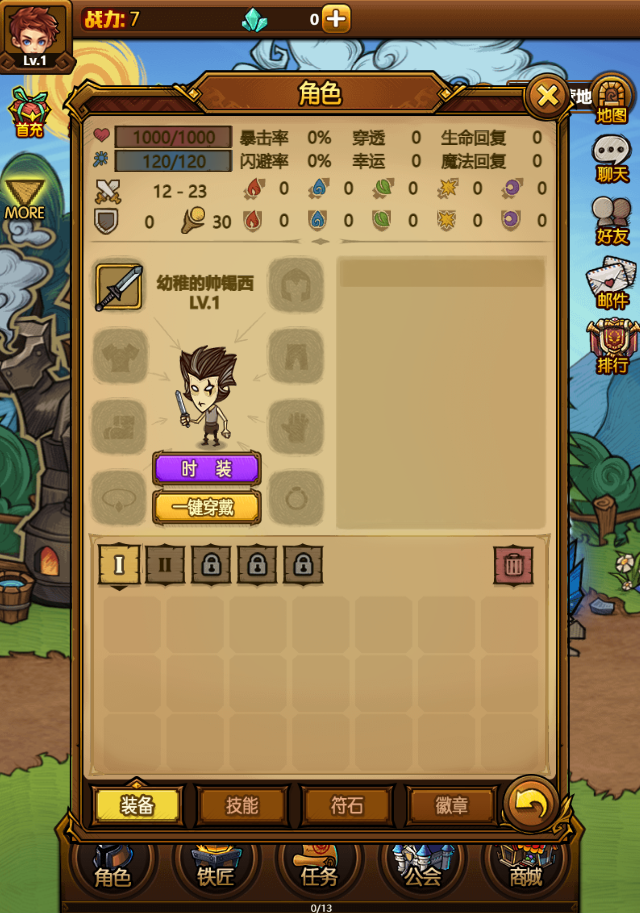Open the 好友 friends list
Viewport: 640px width, 913px height.
[612, 221]
